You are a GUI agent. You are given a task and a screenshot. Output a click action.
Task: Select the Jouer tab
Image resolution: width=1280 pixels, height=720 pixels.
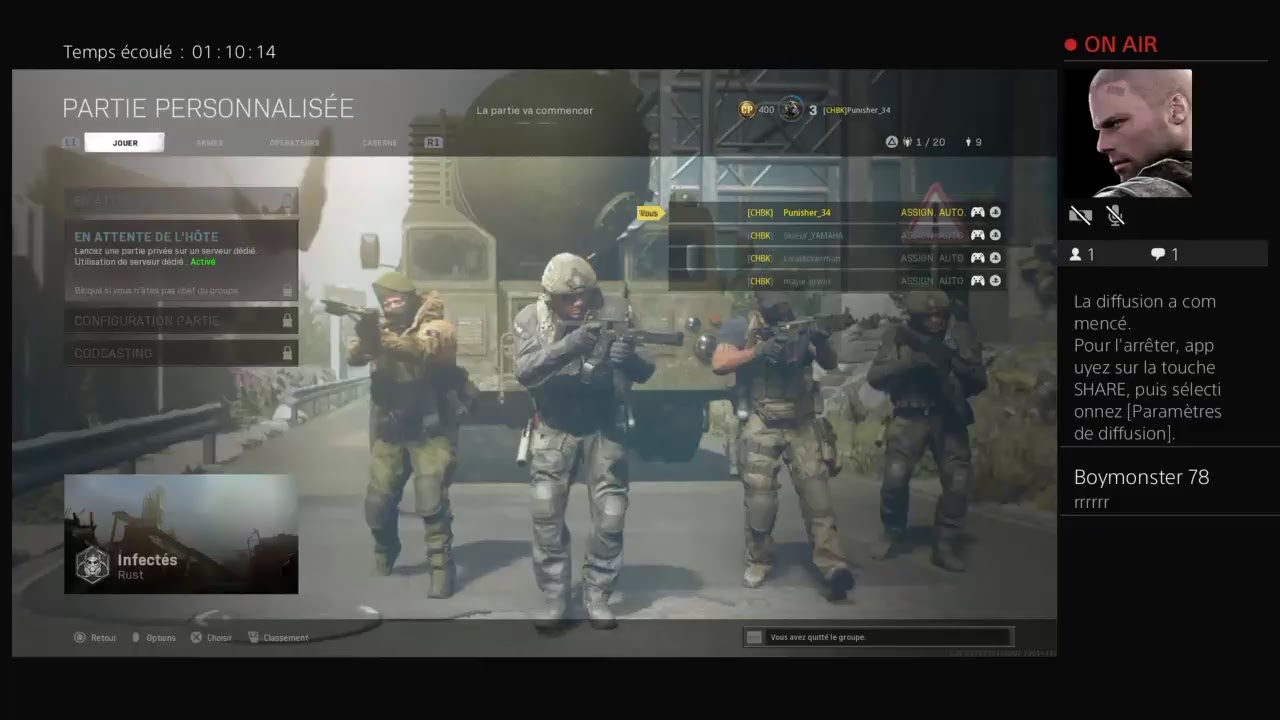click(125, 143)
